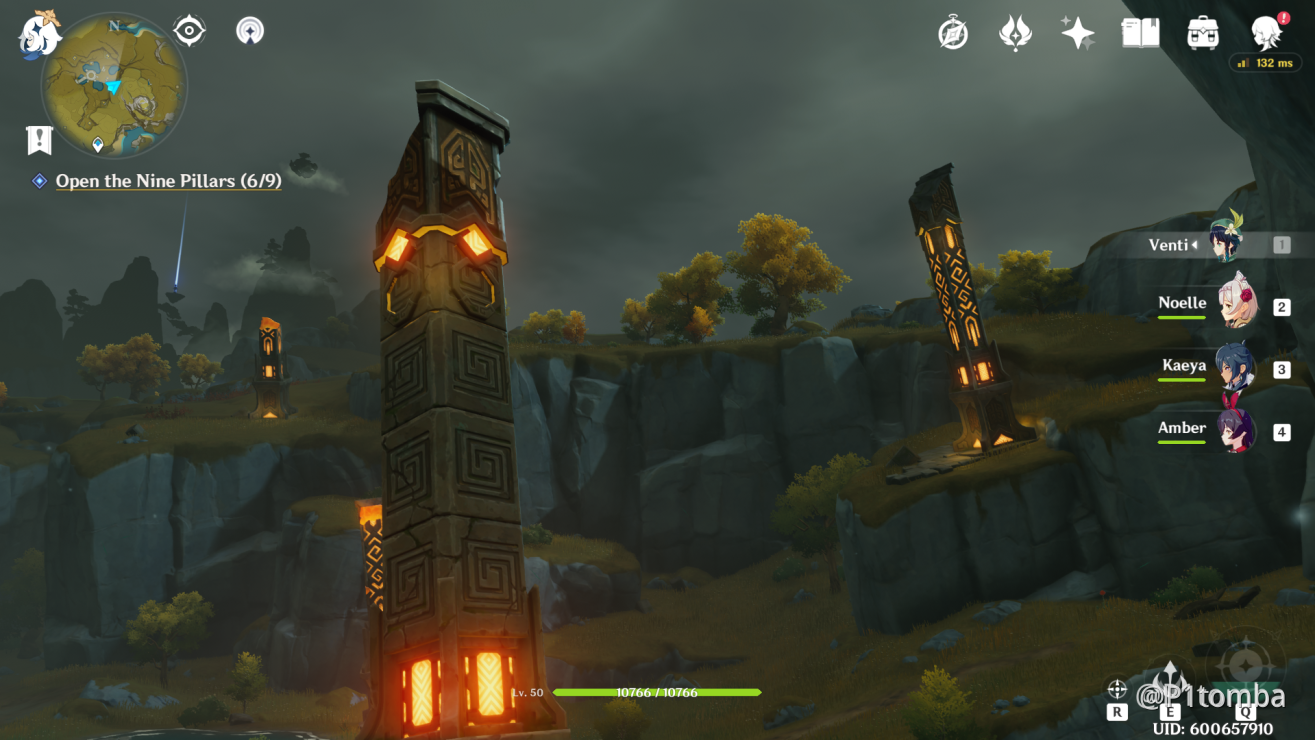The height and width of the screenshot is (740, 1315).
Task: Click the quest navigation target icon
Action: click(x=189, y=31)
